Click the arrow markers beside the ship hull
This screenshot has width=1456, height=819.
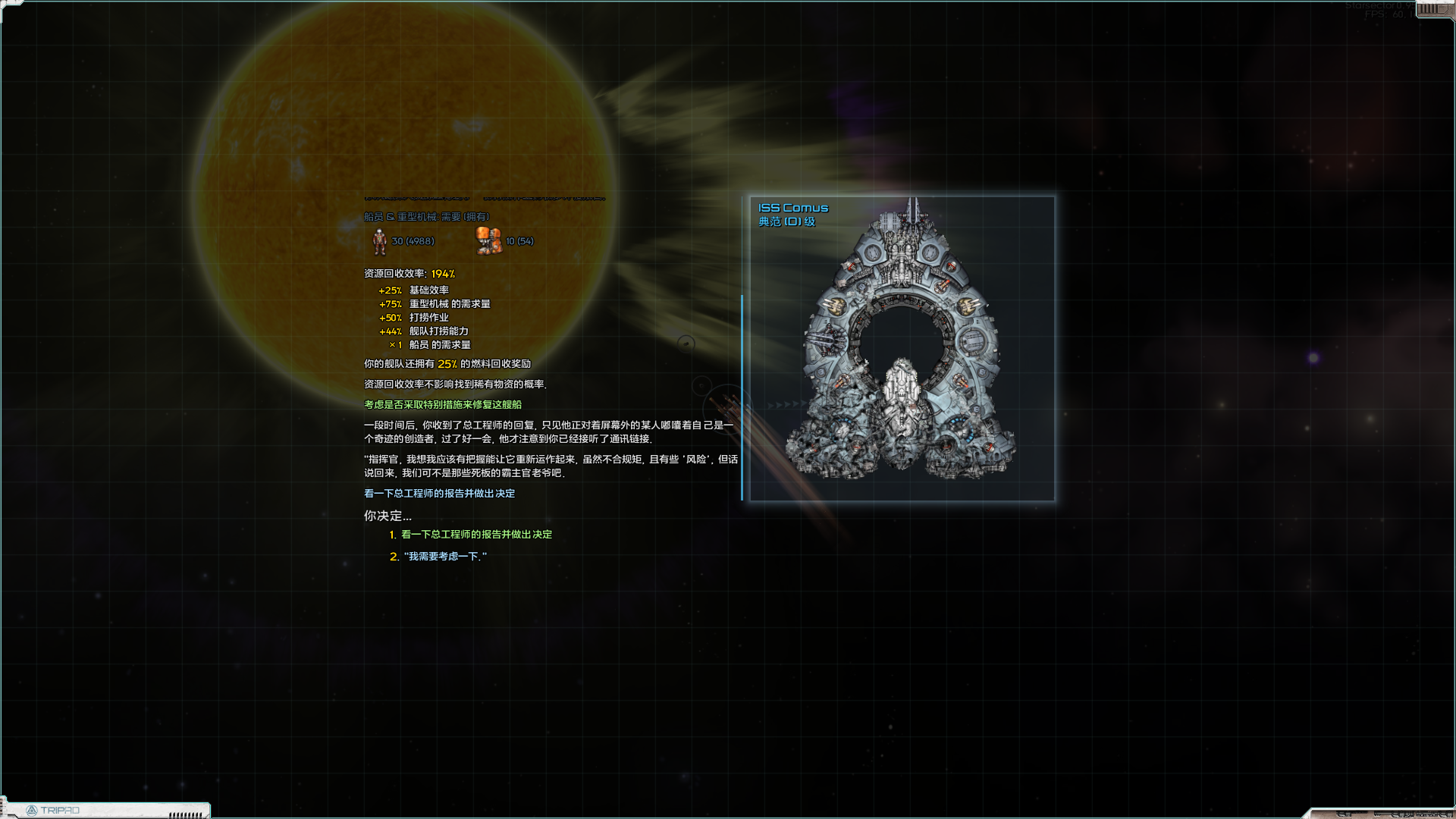point(785,404)
